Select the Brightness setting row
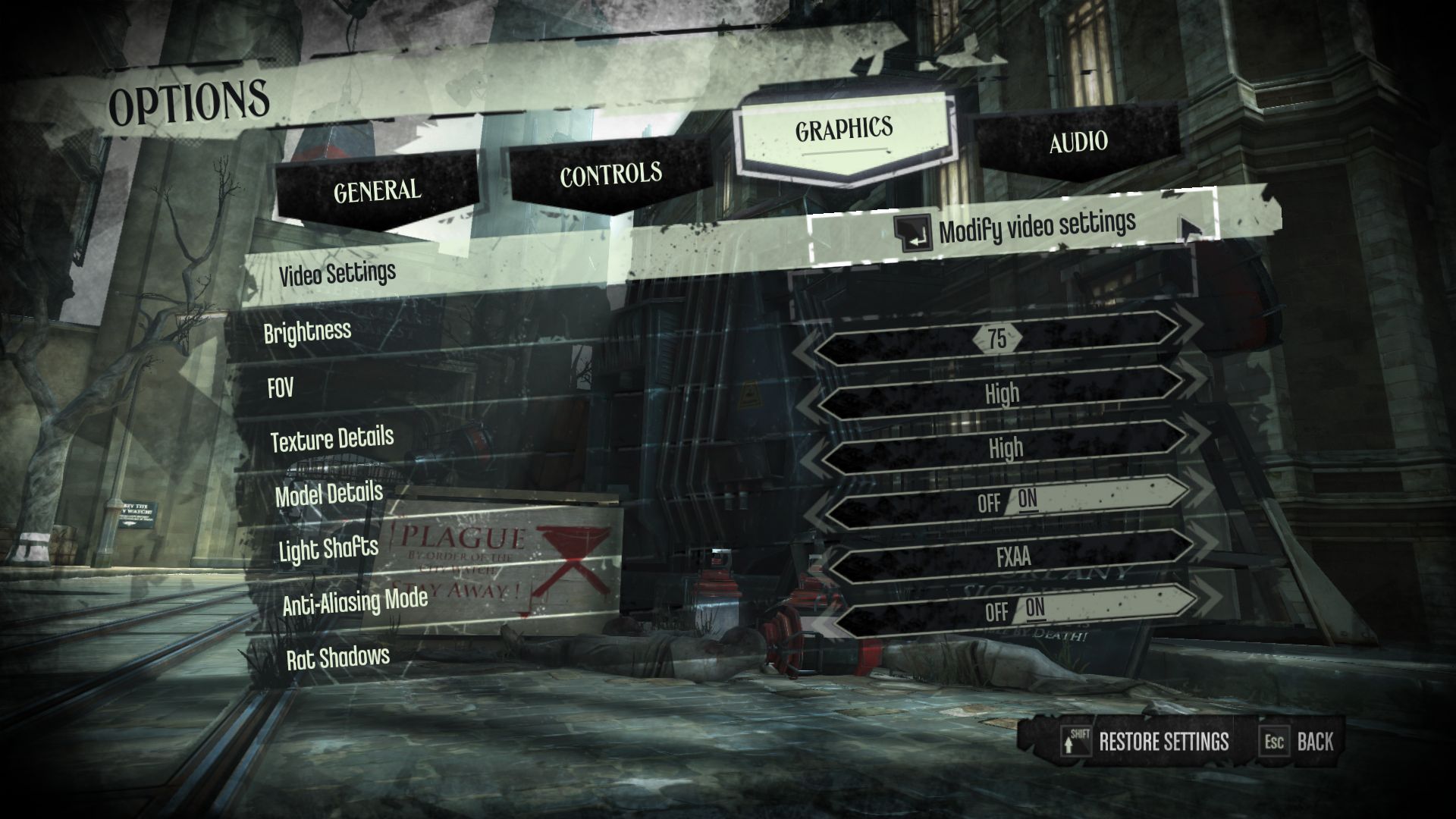Screen dimensions: 1456x819 [x=307, y=331]
